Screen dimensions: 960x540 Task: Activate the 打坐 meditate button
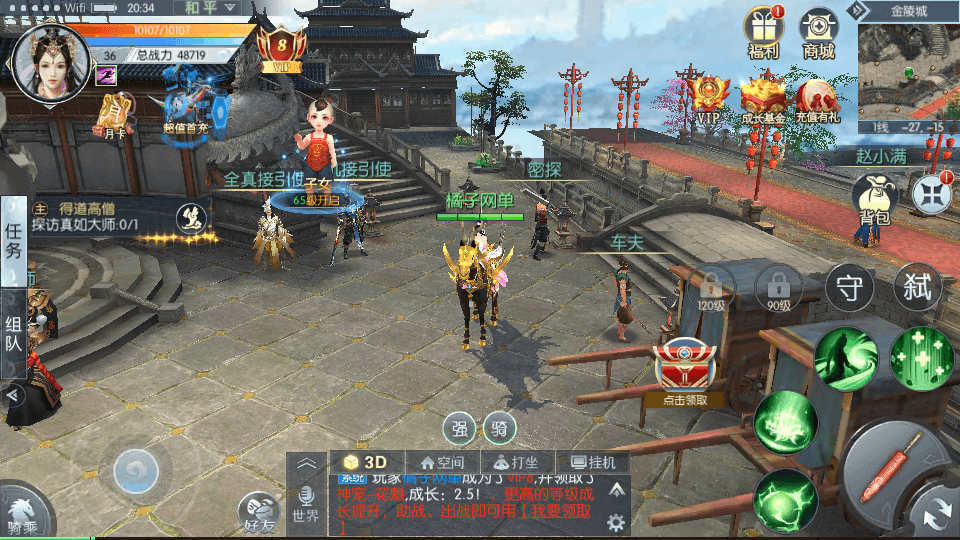click(510, 463)
